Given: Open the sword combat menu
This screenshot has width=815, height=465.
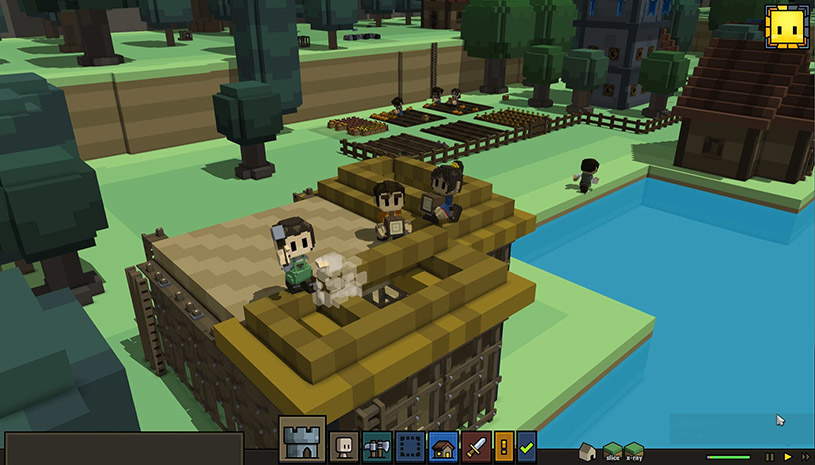Looking at the screenshot, I should point(474,447).
